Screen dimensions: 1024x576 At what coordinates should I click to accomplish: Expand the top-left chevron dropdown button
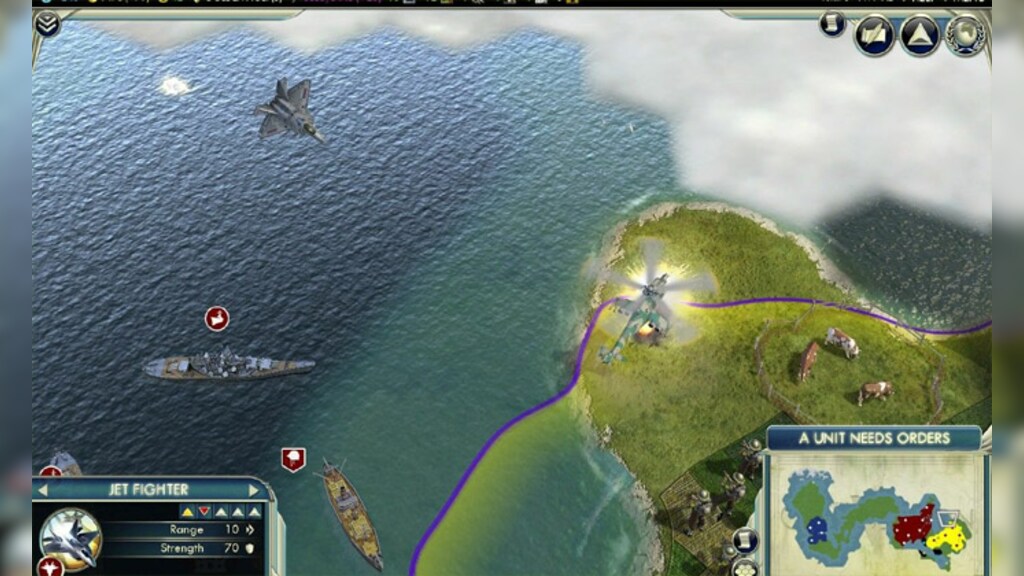[x=46, y=24]
